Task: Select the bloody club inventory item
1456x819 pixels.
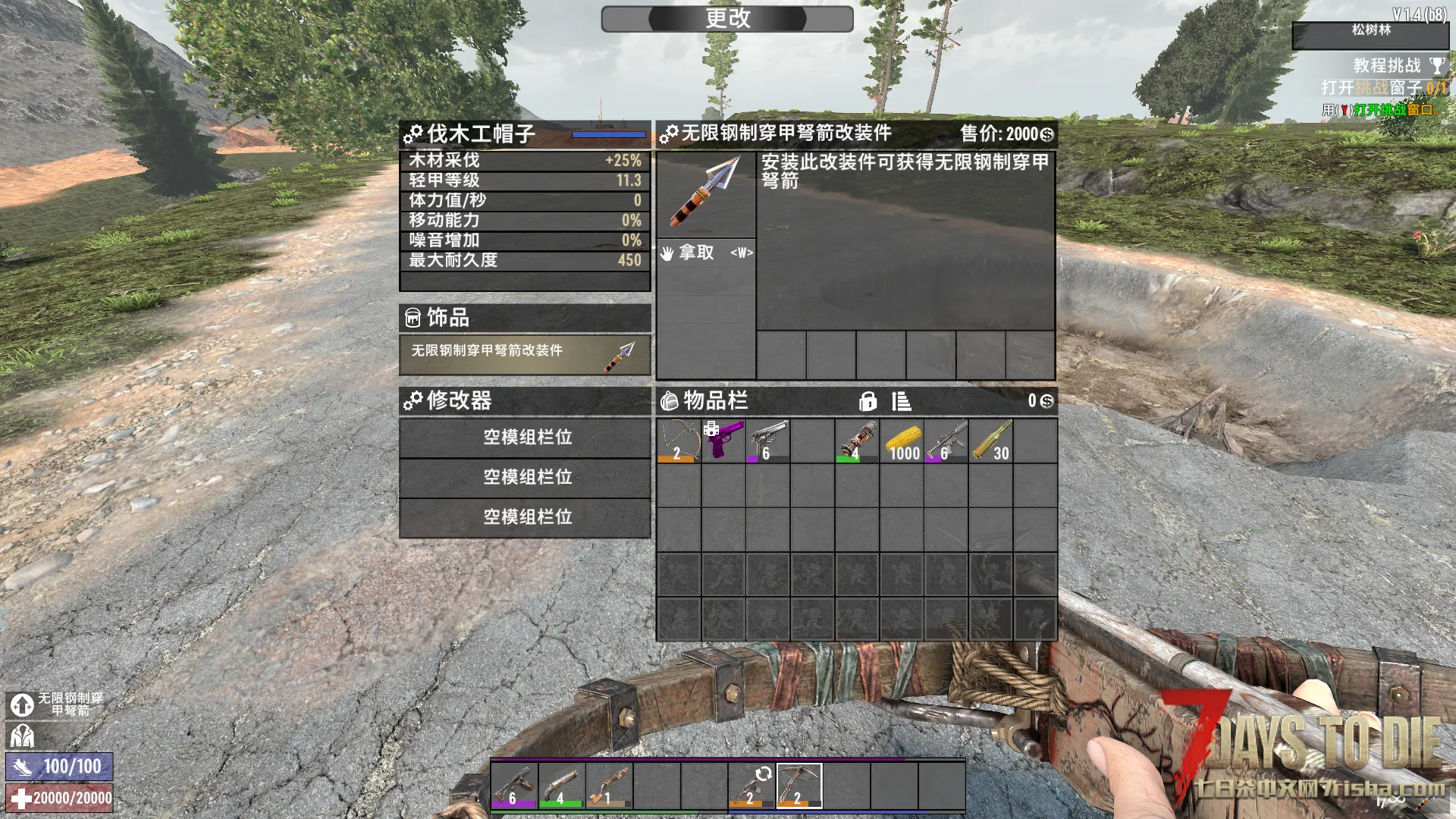Action: pyautogui.click(x=857, y=441)
